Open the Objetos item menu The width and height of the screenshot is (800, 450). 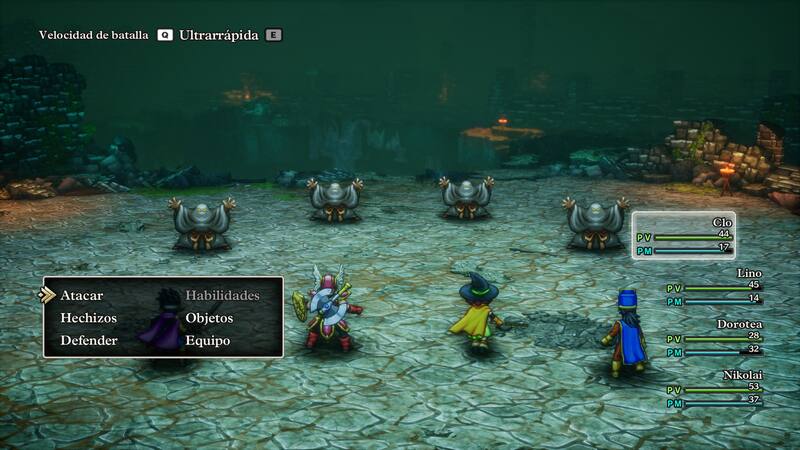pyautogui.click(x=209, y=318)
